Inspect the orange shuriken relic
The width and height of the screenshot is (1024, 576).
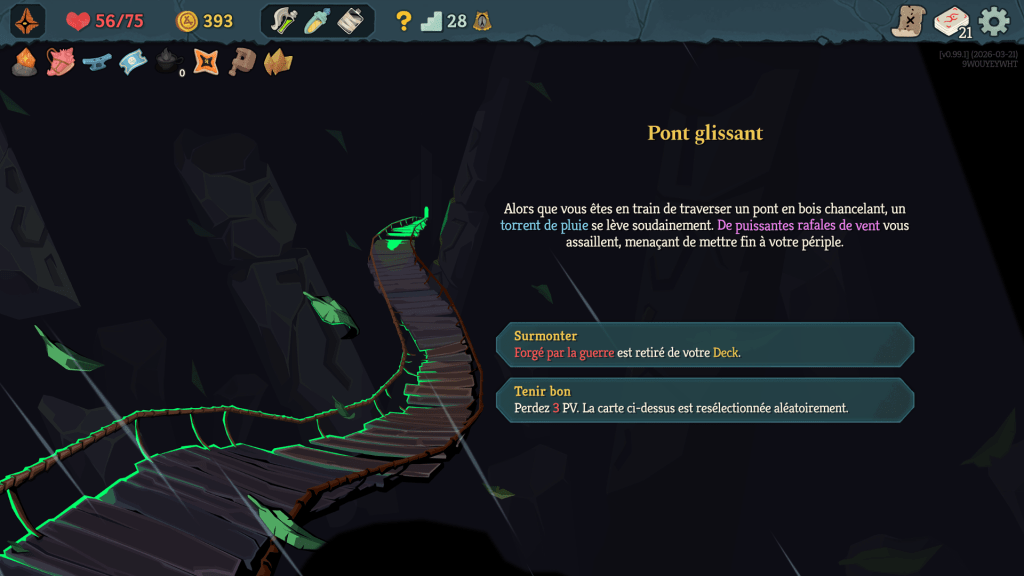click(x=206, y=63)
